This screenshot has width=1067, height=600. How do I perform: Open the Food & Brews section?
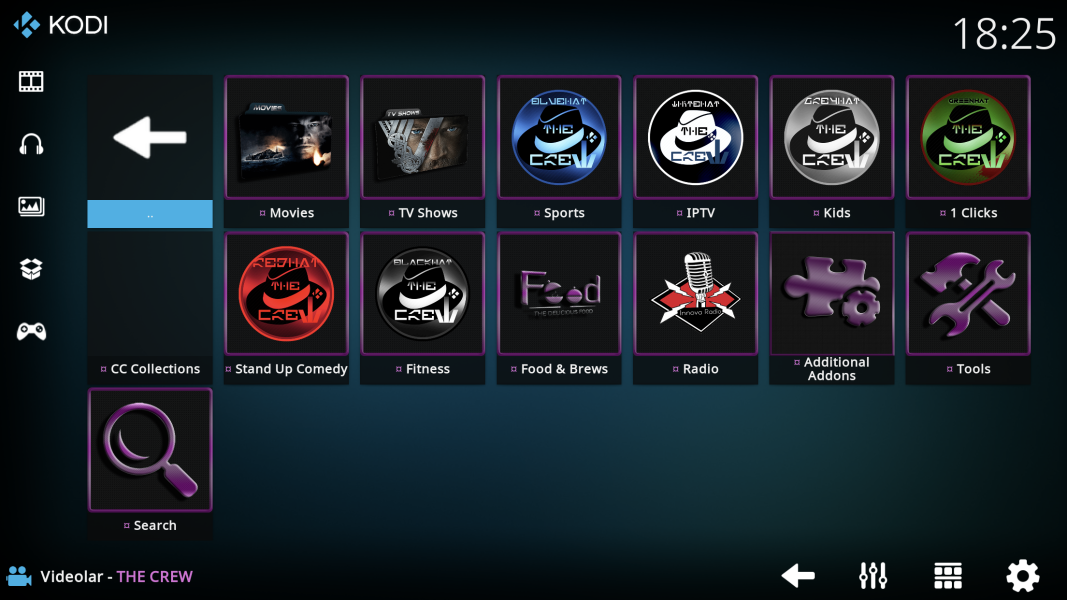pos(559,294)
